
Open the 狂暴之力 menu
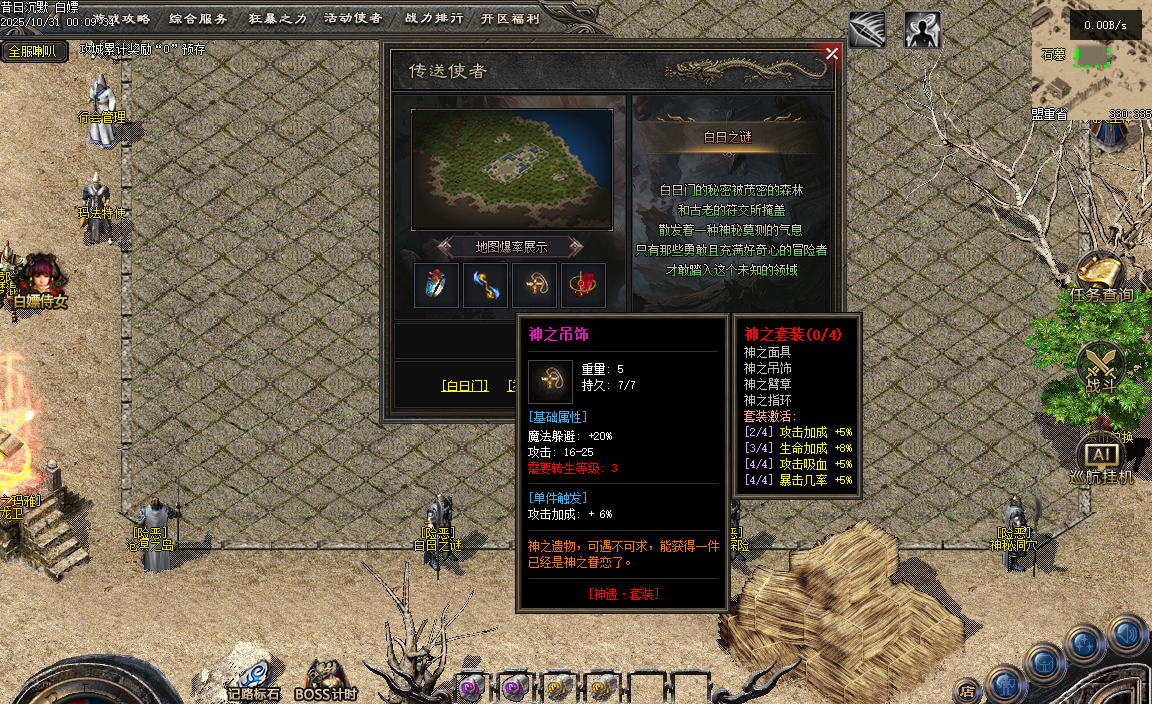click(x=277, y=18)
